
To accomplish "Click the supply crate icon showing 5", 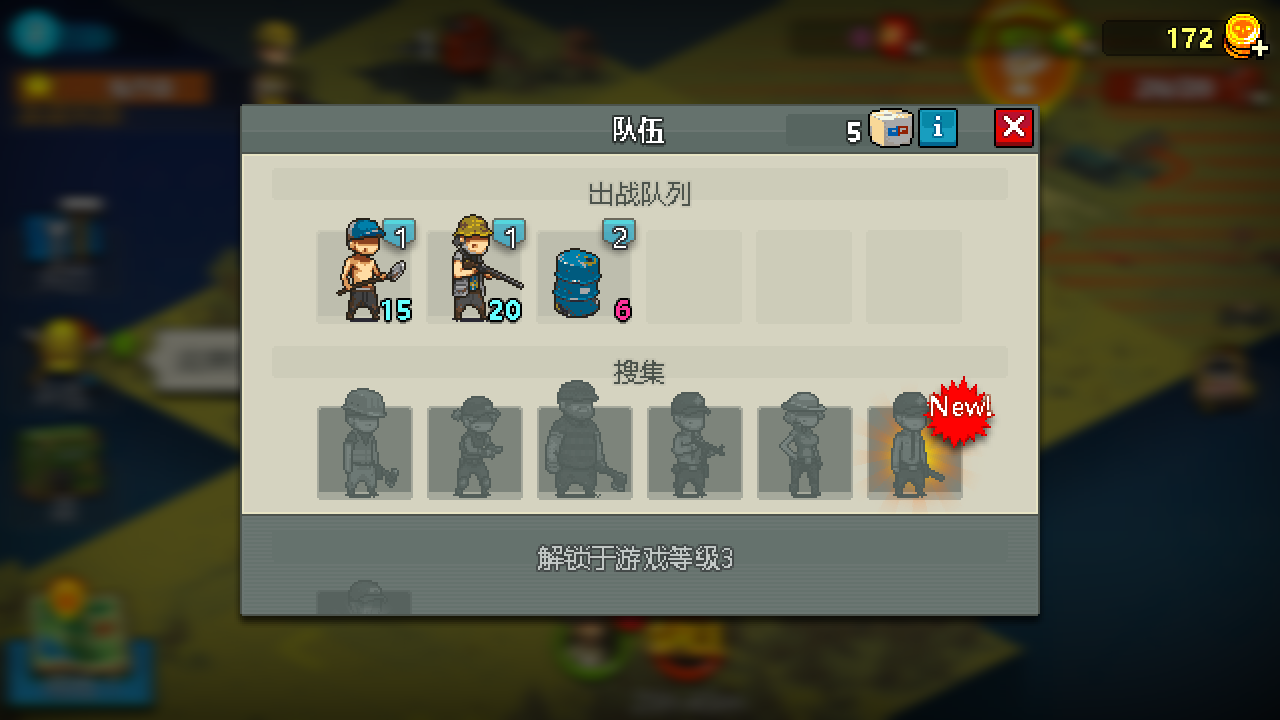I will 891,128.
